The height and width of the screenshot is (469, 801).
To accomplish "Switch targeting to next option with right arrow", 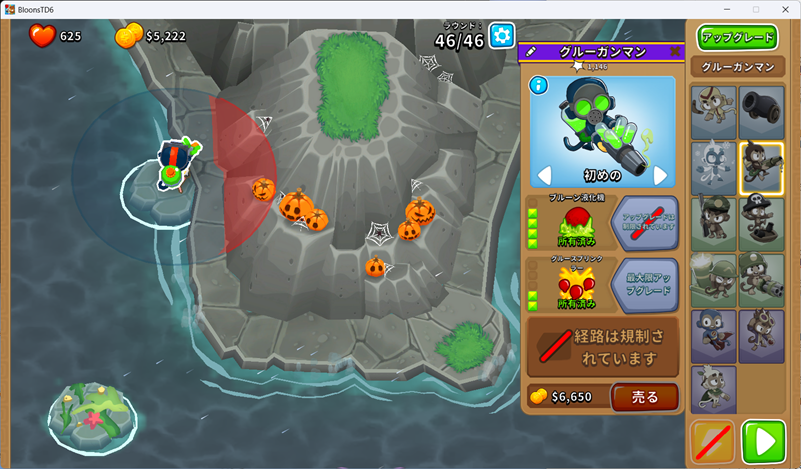I will [660, 176].
